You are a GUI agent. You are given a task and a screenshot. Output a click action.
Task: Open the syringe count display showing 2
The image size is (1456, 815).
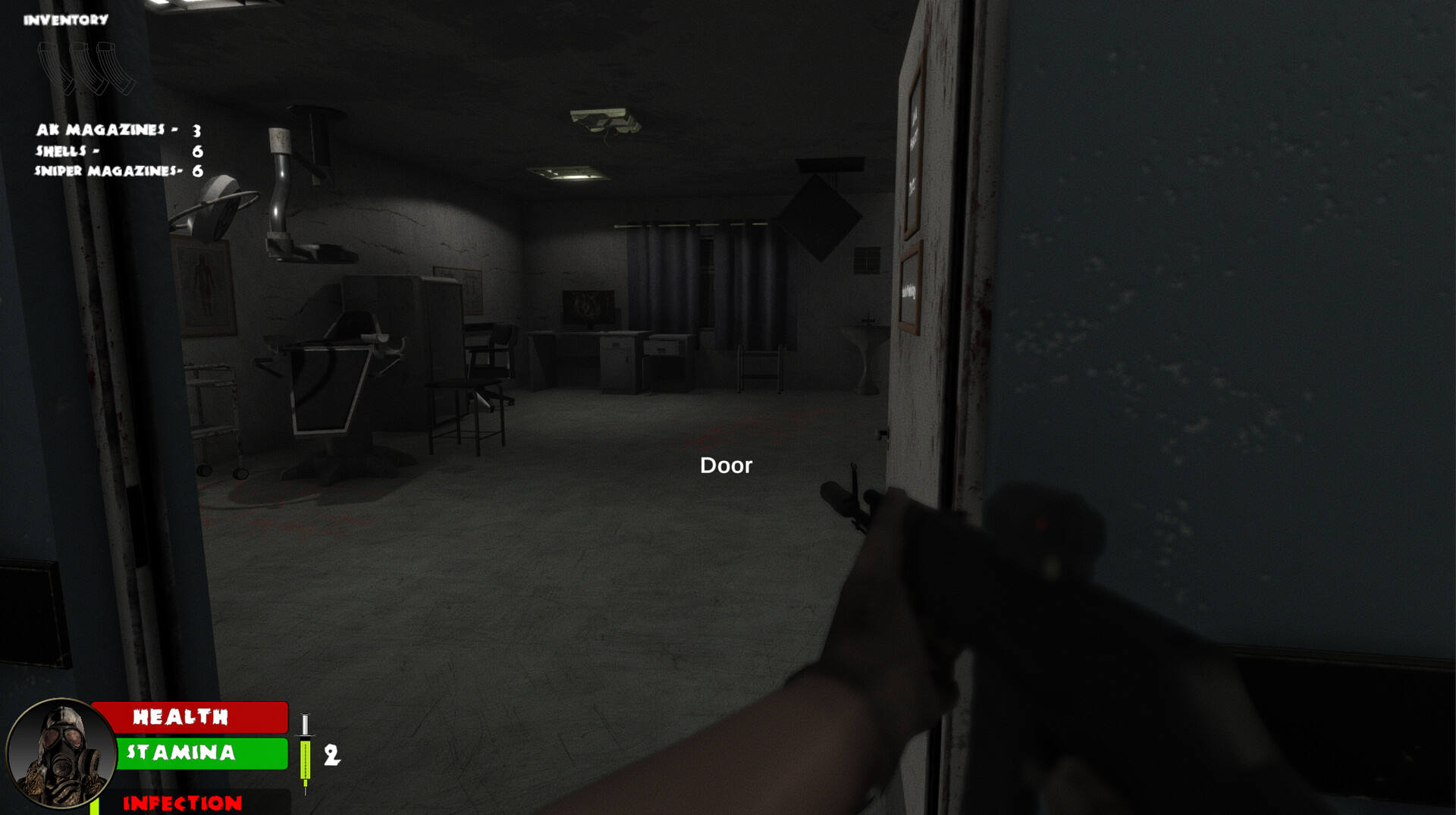click(331, 757)
